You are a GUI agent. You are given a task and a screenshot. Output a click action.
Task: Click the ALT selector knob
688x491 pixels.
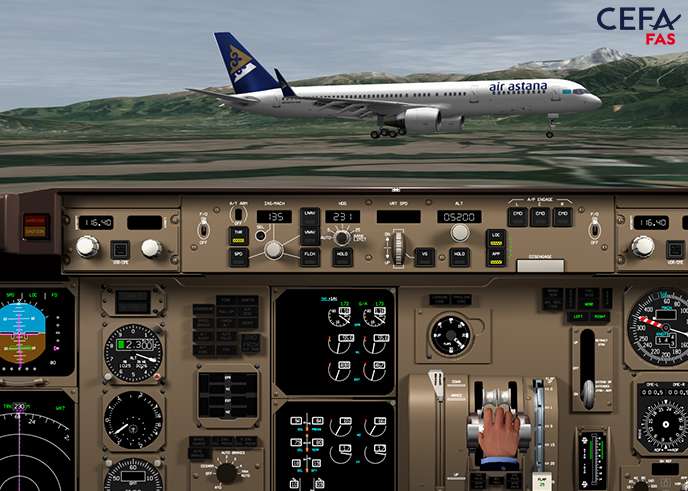[x=459, y=233]
